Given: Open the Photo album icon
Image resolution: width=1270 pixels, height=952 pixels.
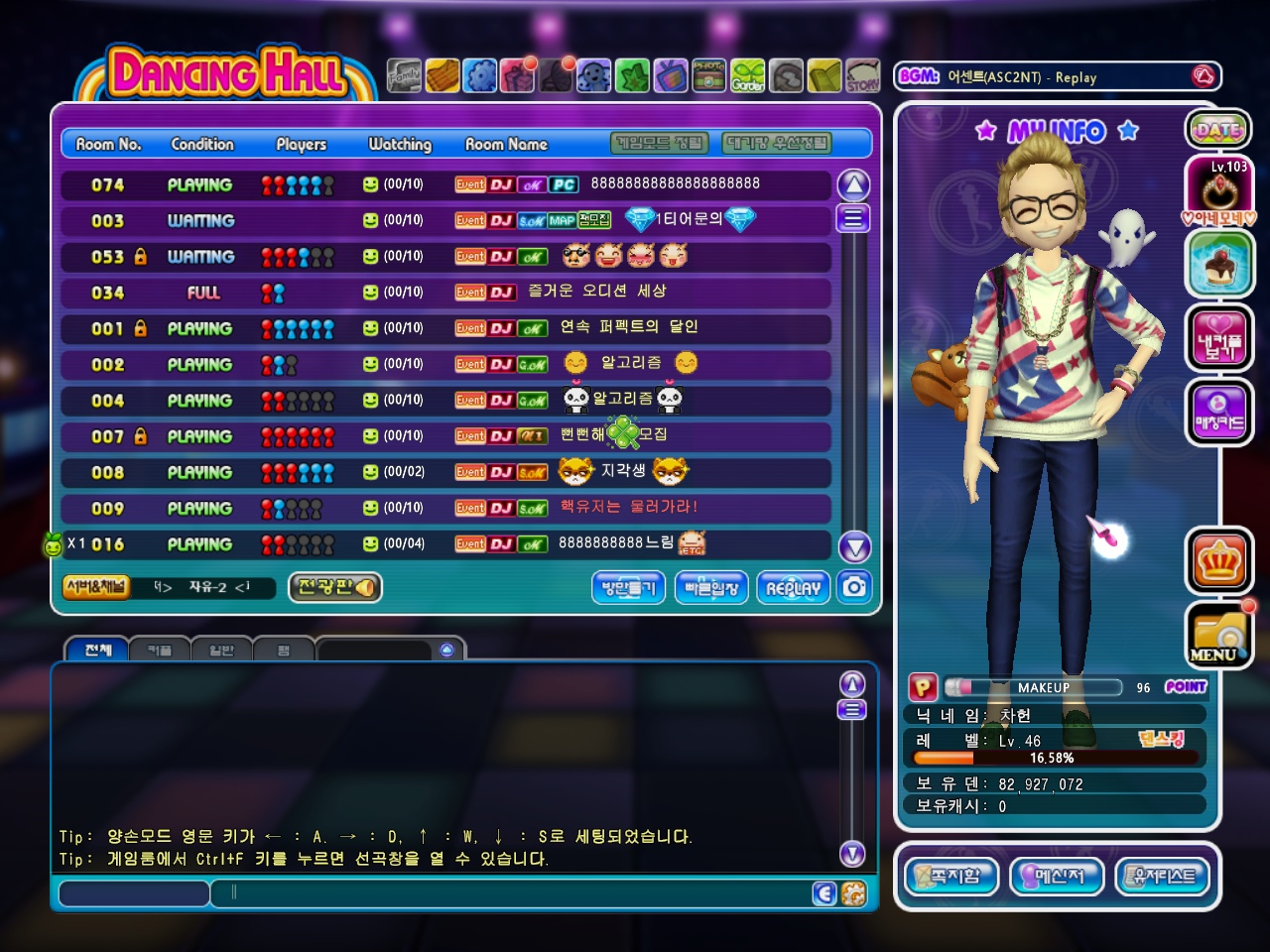Looking at the screenshot, I should coord(708,75).
